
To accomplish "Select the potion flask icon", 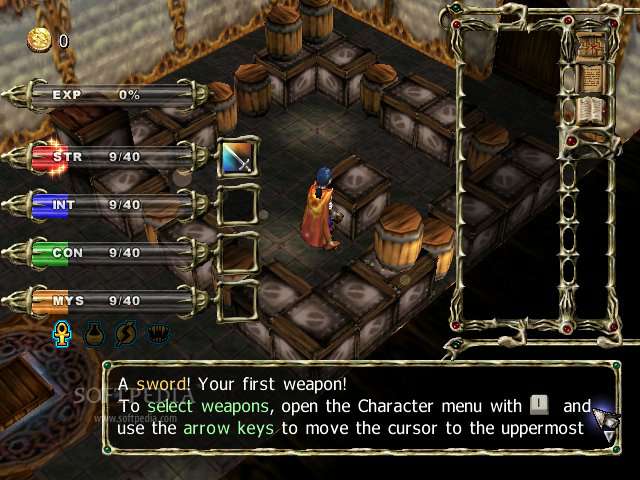I will [x=93, y=332].
